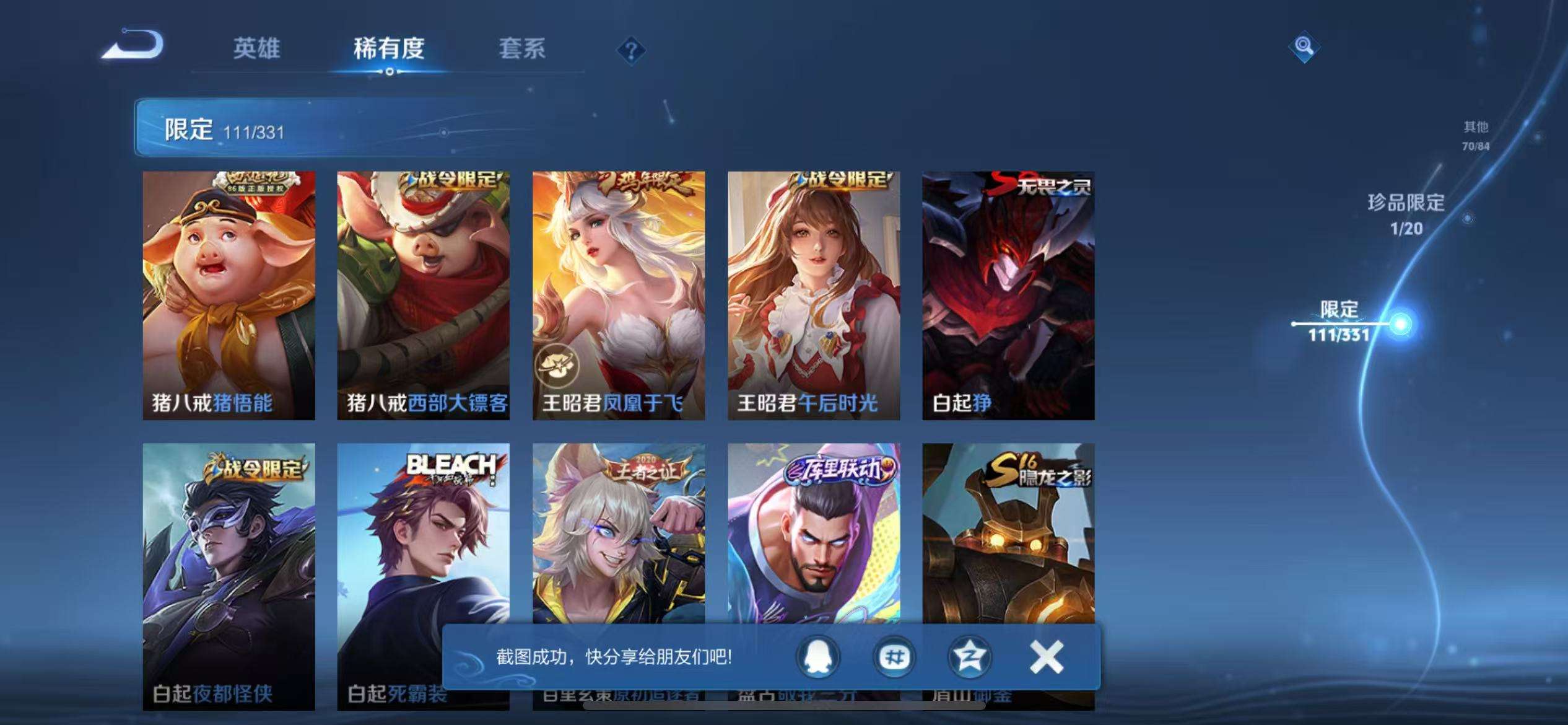Screen dimensions: 1568x725
Task: Share via the hash channel icon
Action: tap(894, 657)
